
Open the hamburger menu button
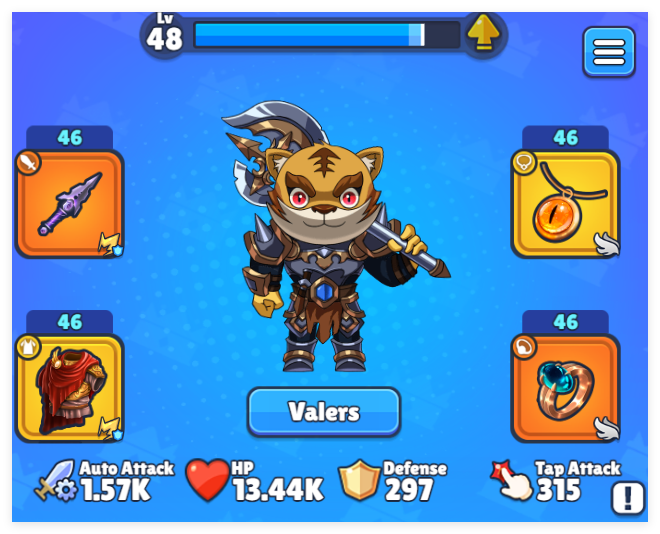(x=608, y=51)
